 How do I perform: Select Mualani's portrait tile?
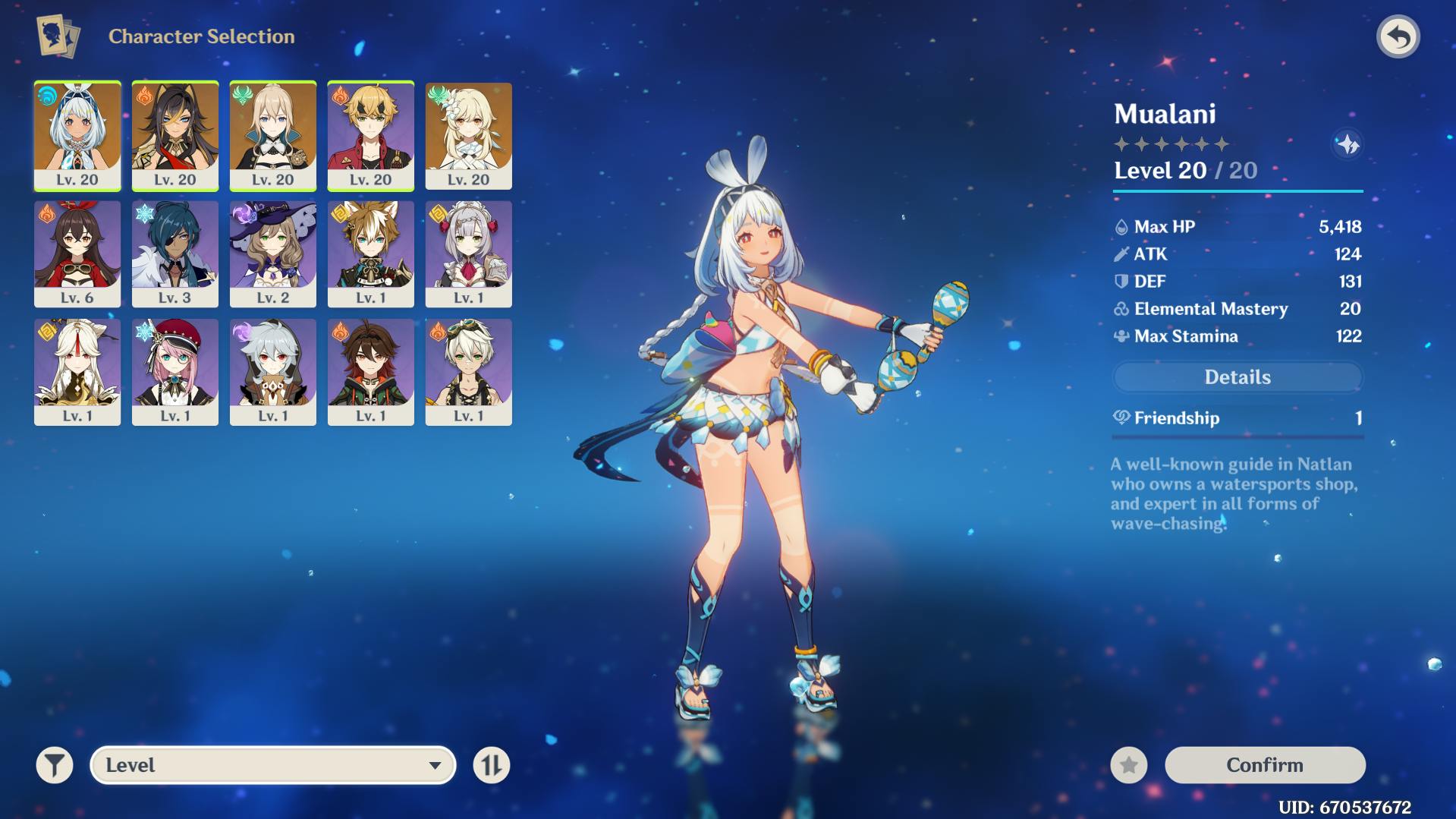[x=77, y=135]
